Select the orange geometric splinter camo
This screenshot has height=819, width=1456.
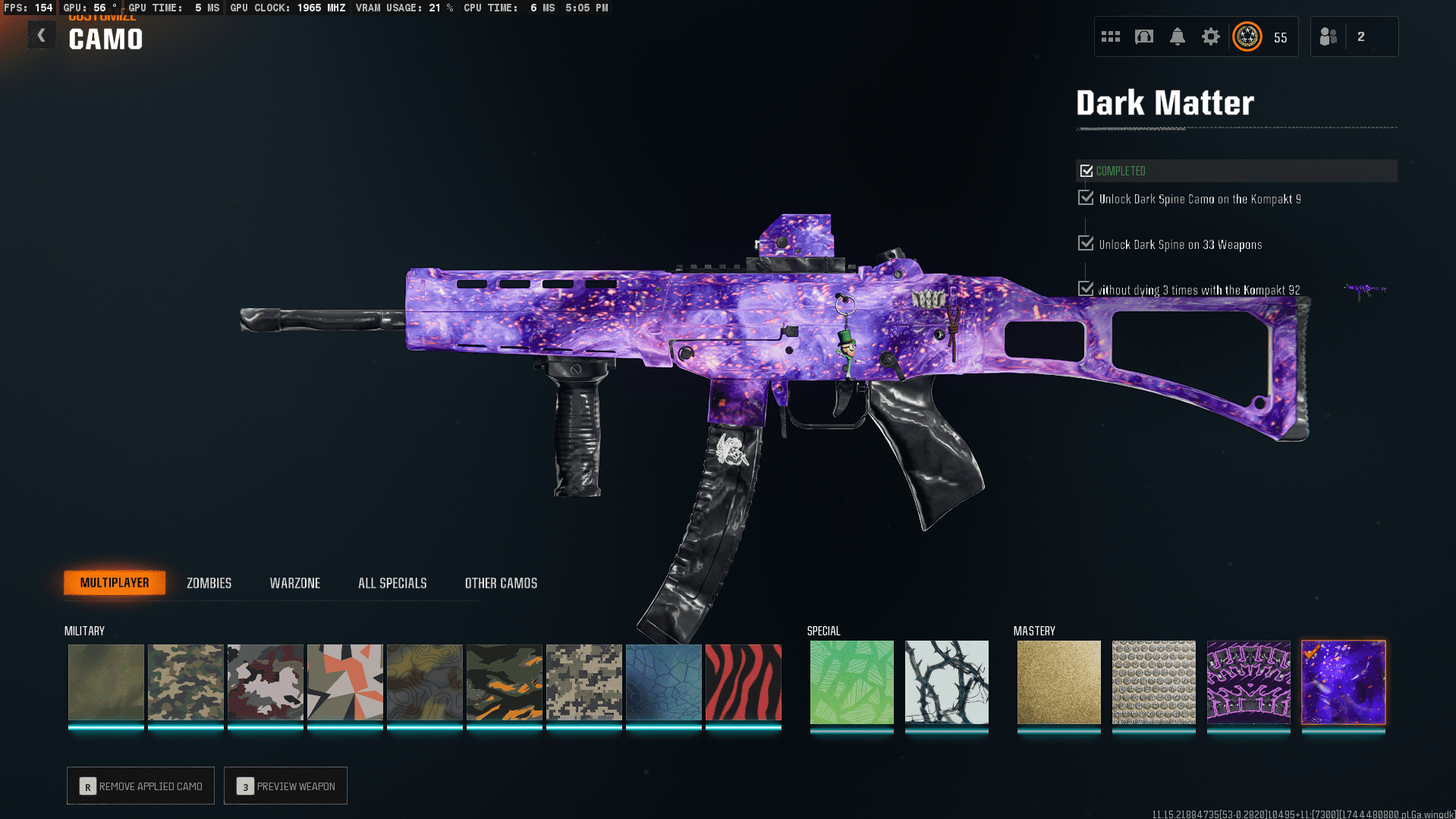[344, 682]
